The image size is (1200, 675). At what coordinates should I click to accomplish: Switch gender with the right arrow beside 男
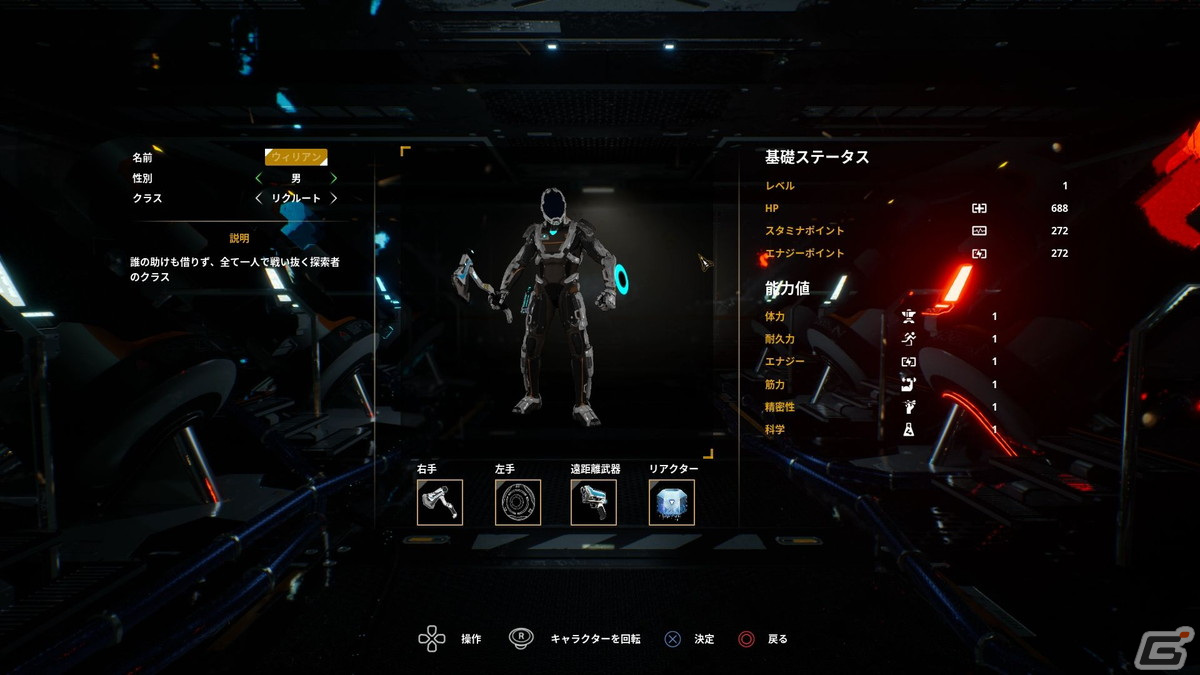[334, 178]
